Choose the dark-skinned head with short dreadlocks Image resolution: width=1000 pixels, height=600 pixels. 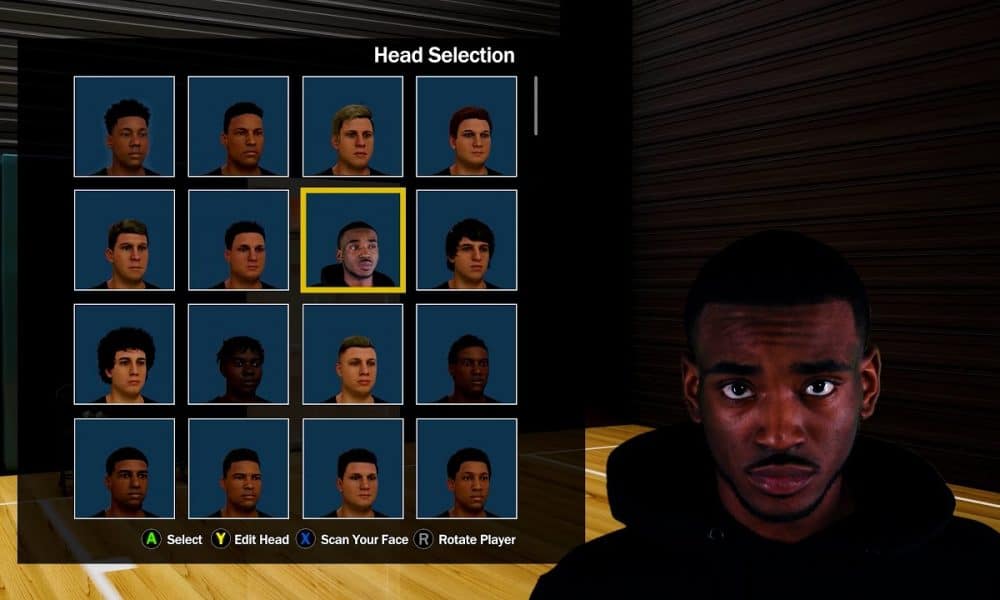(x=238, y=354)
